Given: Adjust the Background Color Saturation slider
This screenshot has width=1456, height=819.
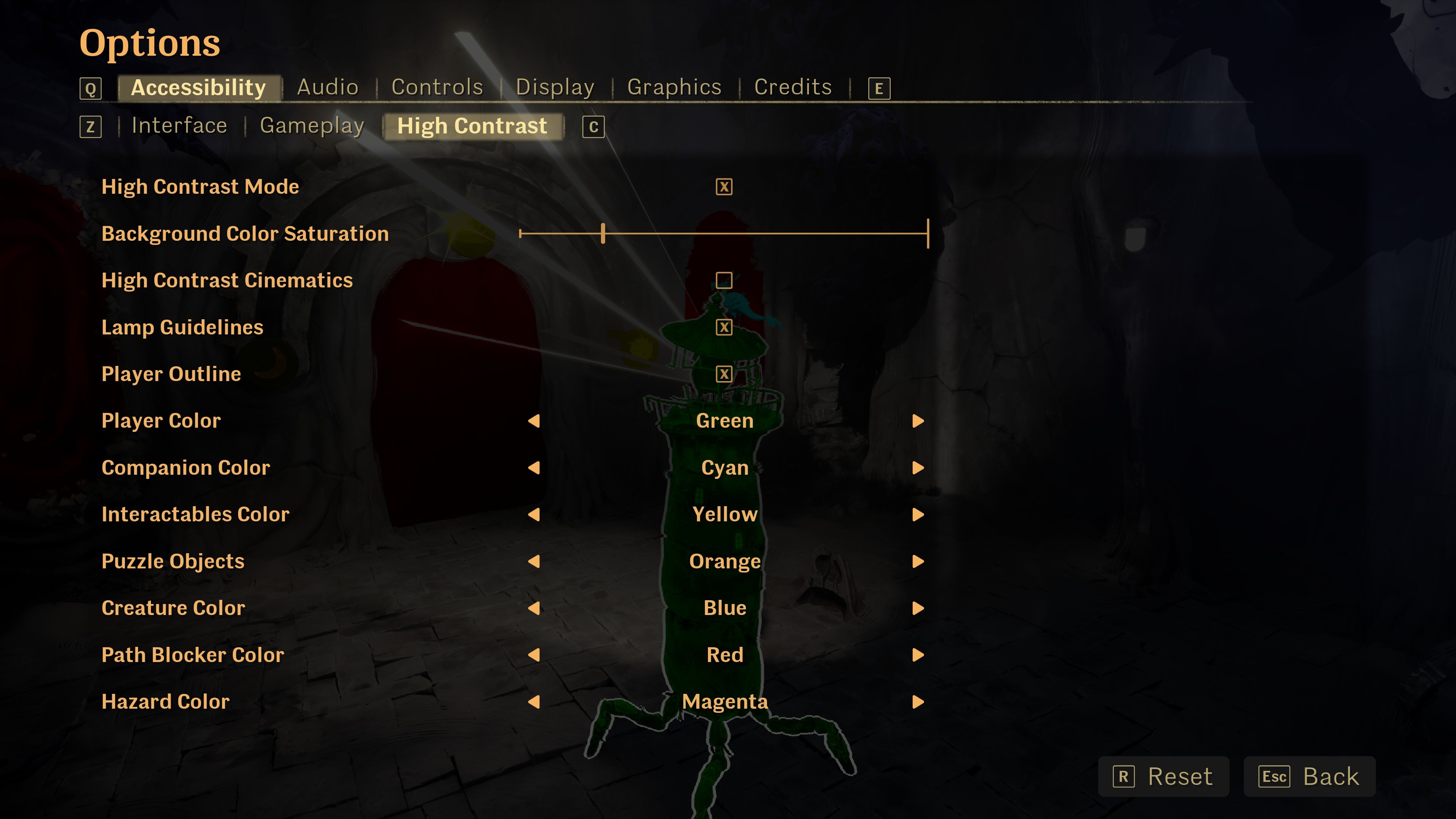Looking at the screenshot, I should click(603, 234).
